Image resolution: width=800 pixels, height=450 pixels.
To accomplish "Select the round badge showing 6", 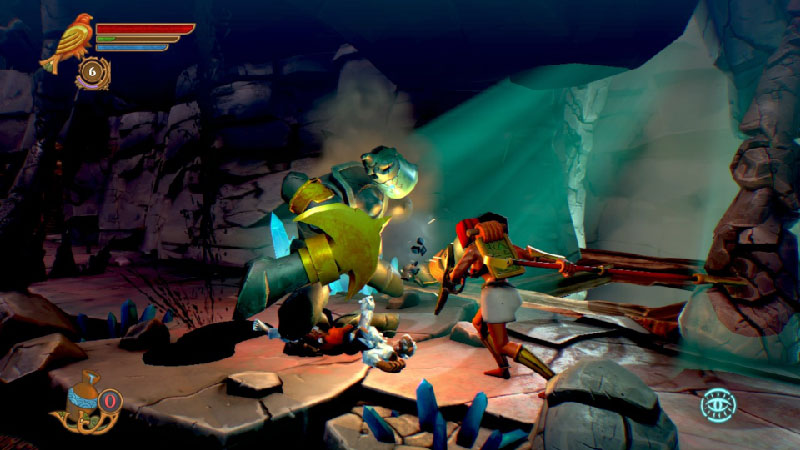I will click(93, 71).
